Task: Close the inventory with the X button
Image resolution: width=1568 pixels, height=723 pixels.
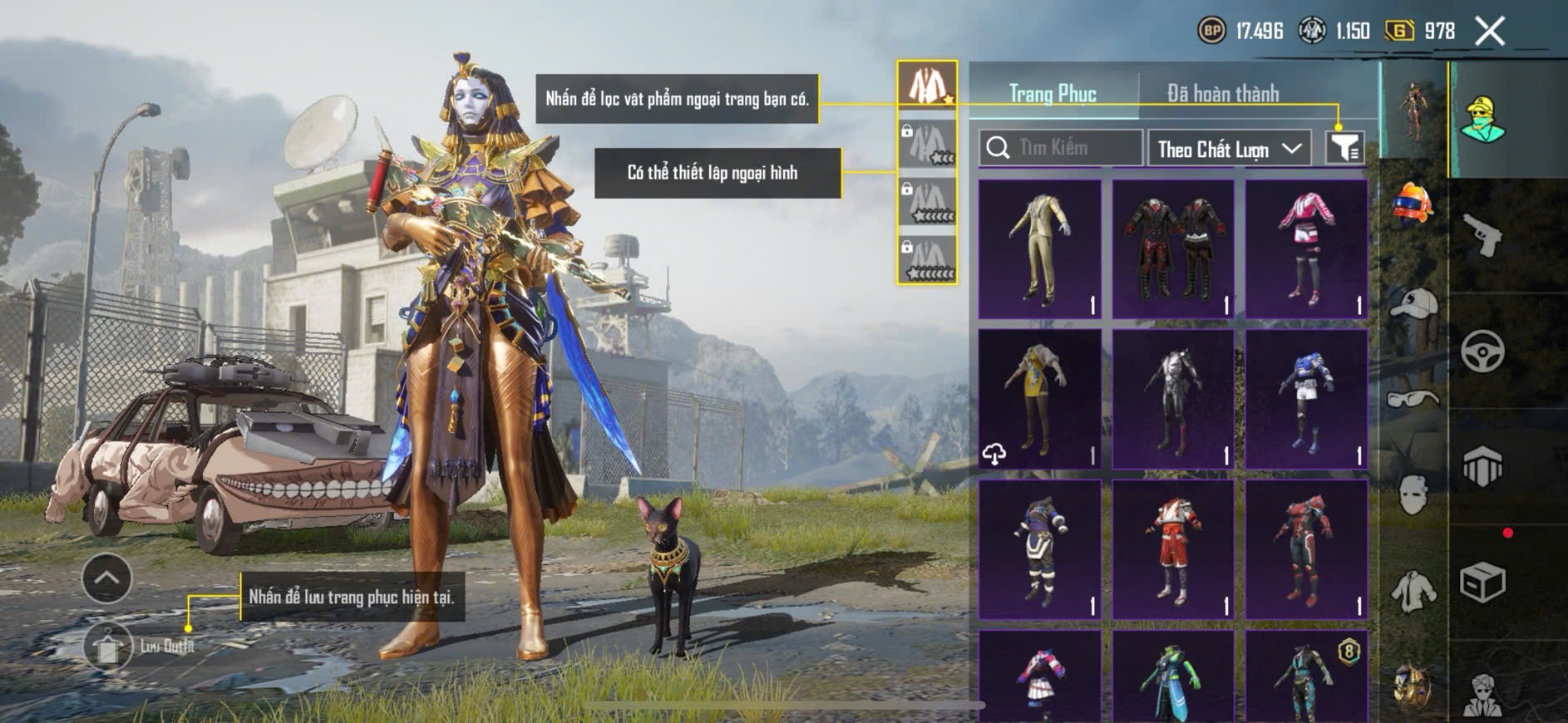Action: pyautogui.click(x=1489, y=32)
